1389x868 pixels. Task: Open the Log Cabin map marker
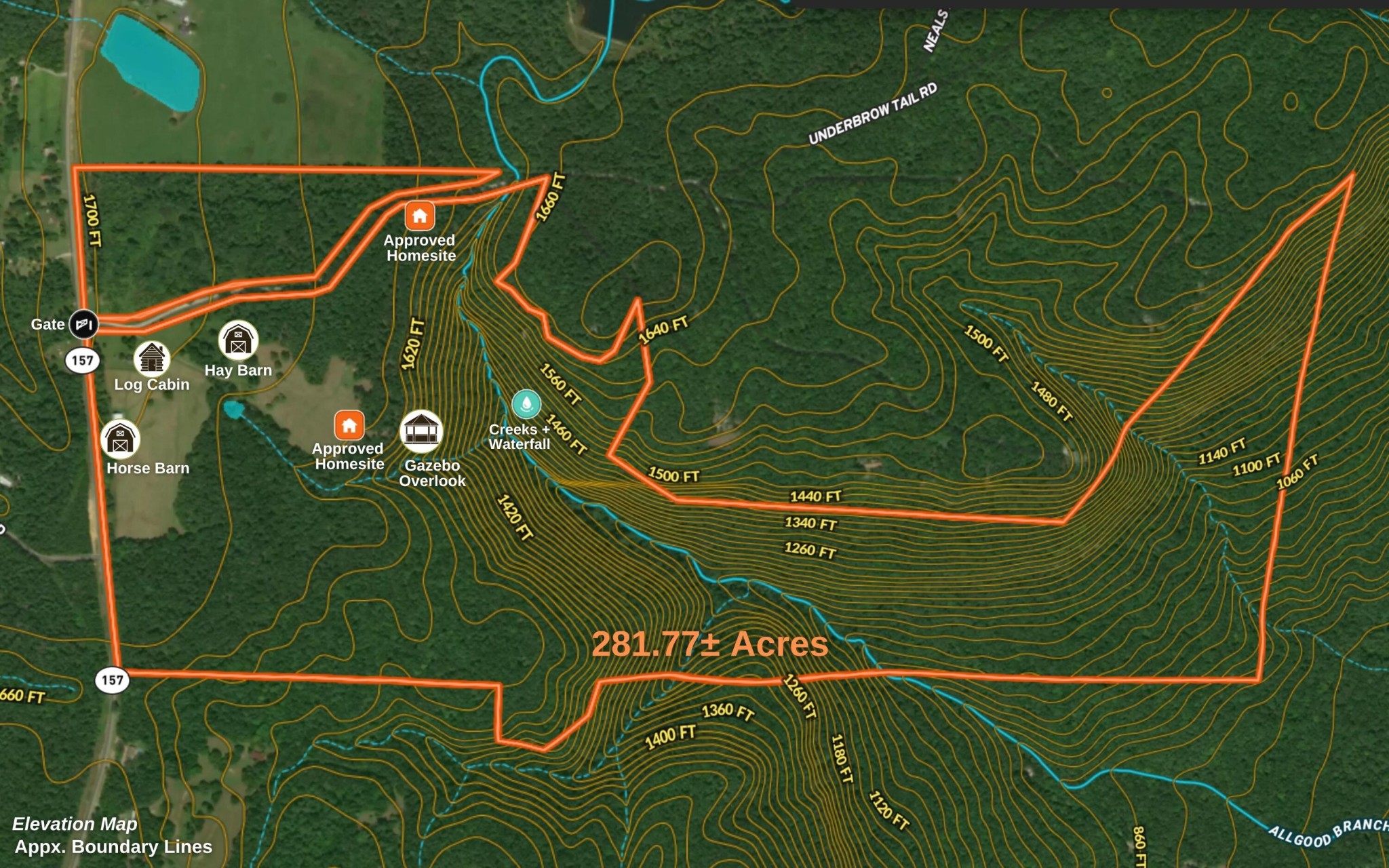point(151,358)
